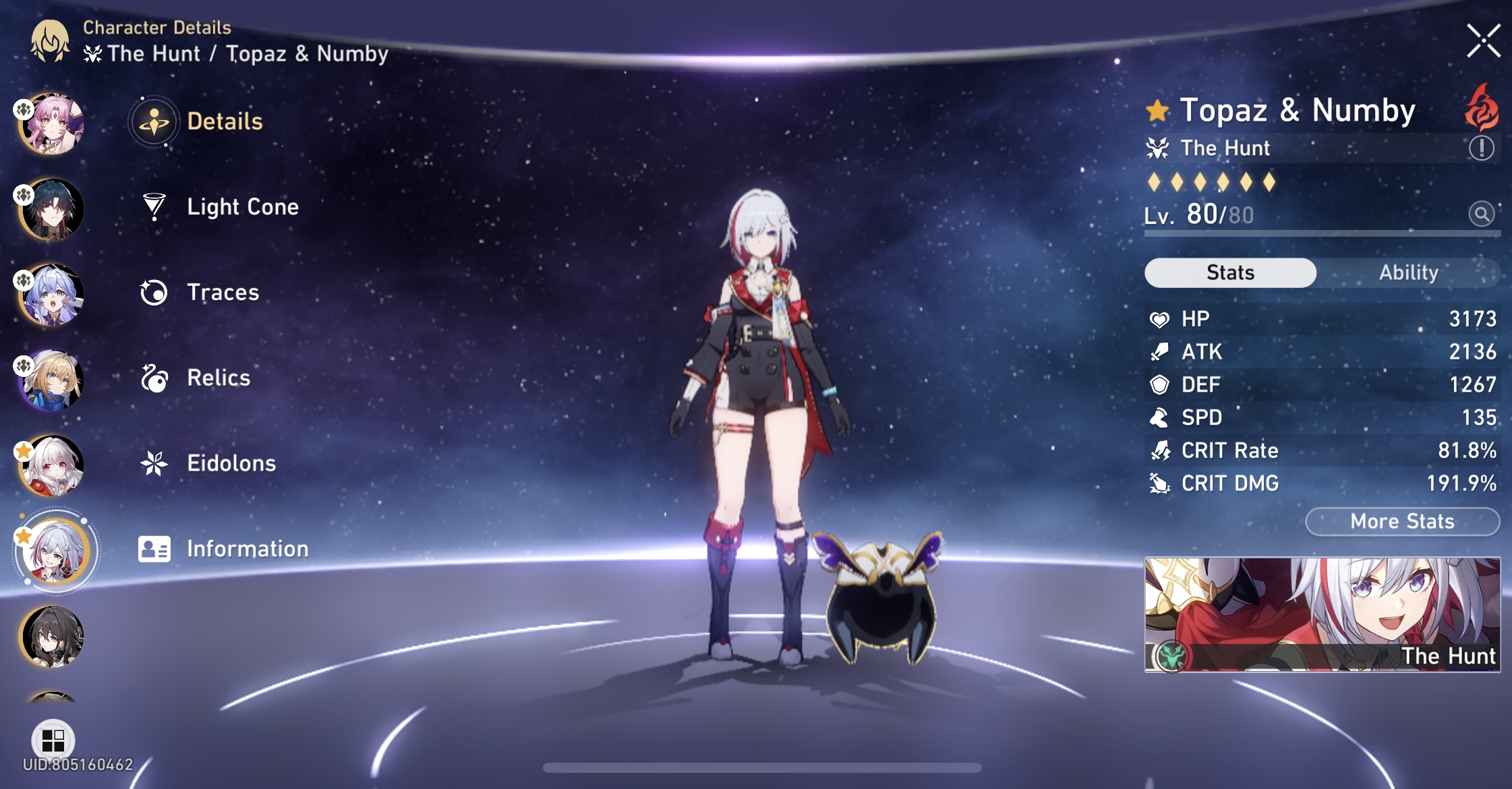Image resolution: width=1512 pixels, height=789 pixels.
Task: Switch to the Ability tab
Action: [1409, 272]
